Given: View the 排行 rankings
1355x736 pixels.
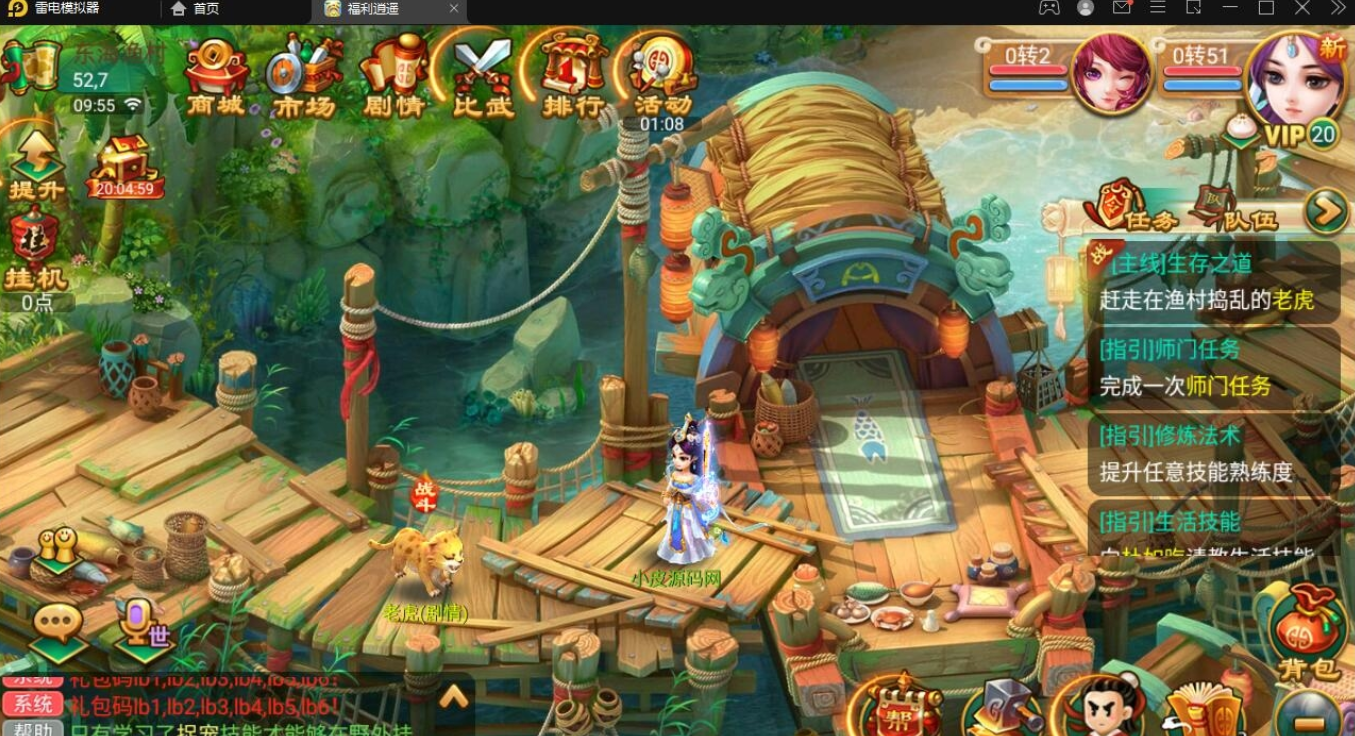Looking at the screenshot, I should pyautogui.click(x=573, y=76).
